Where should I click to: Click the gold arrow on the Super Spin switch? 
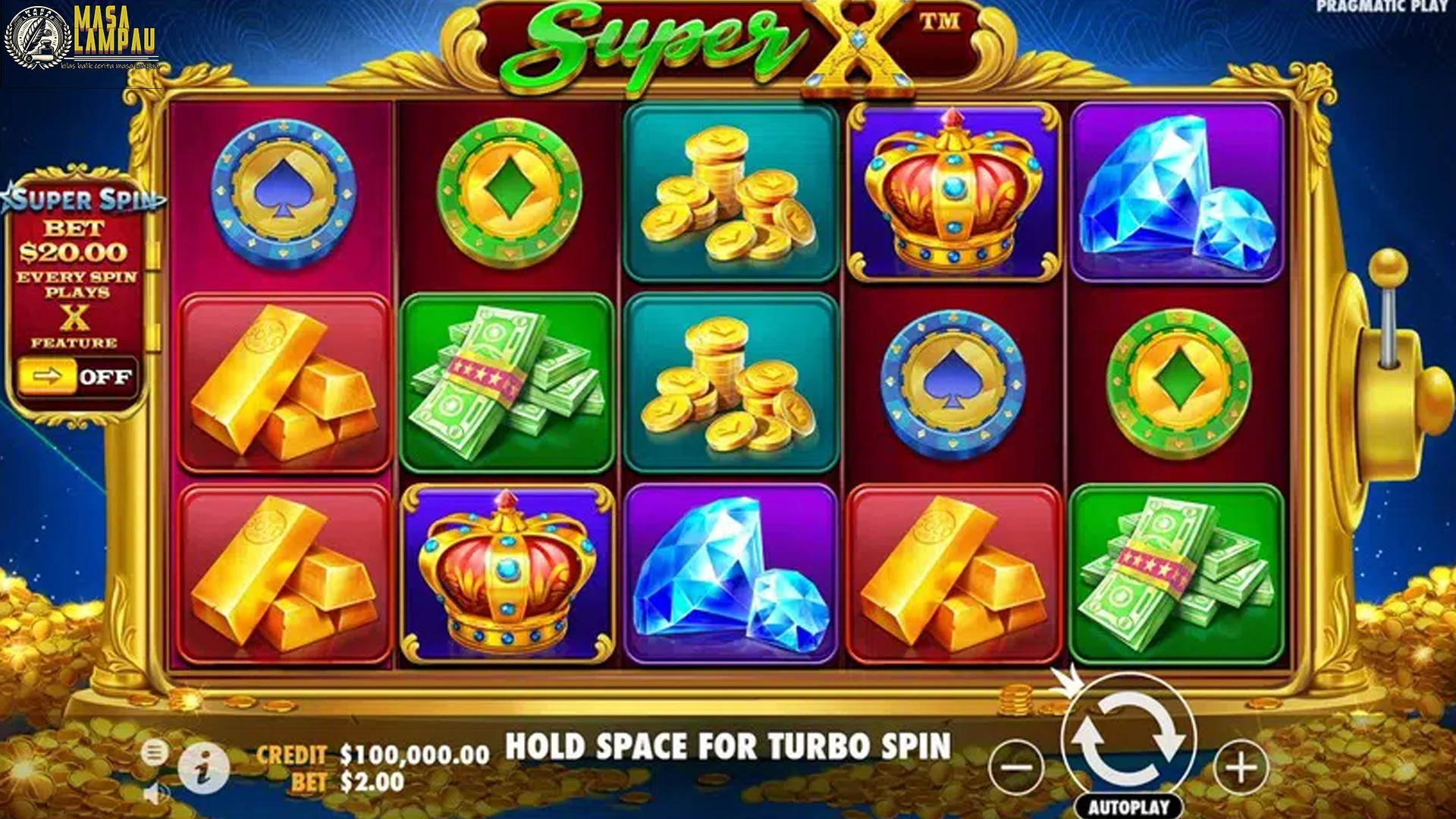tap(47, 375)
